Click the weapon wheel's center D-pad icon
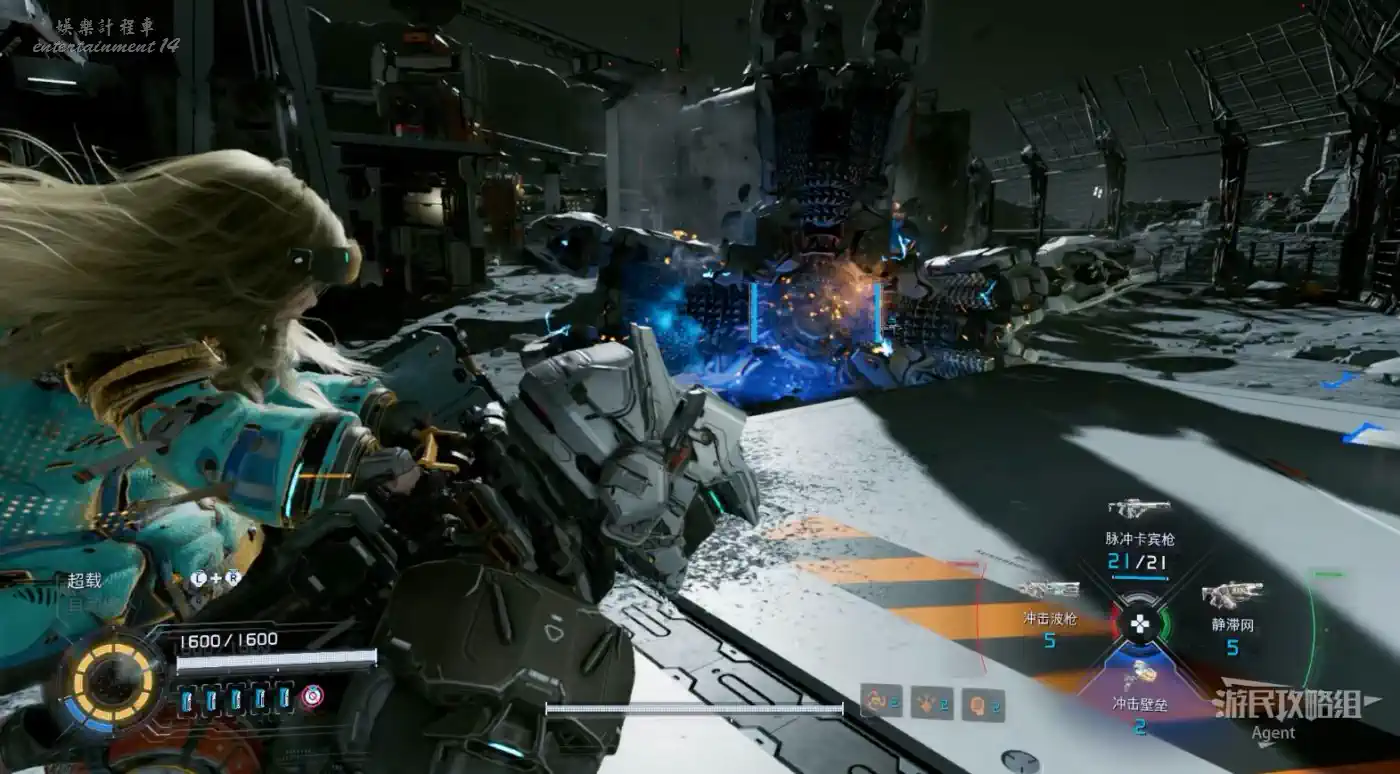 [1139, 625]
